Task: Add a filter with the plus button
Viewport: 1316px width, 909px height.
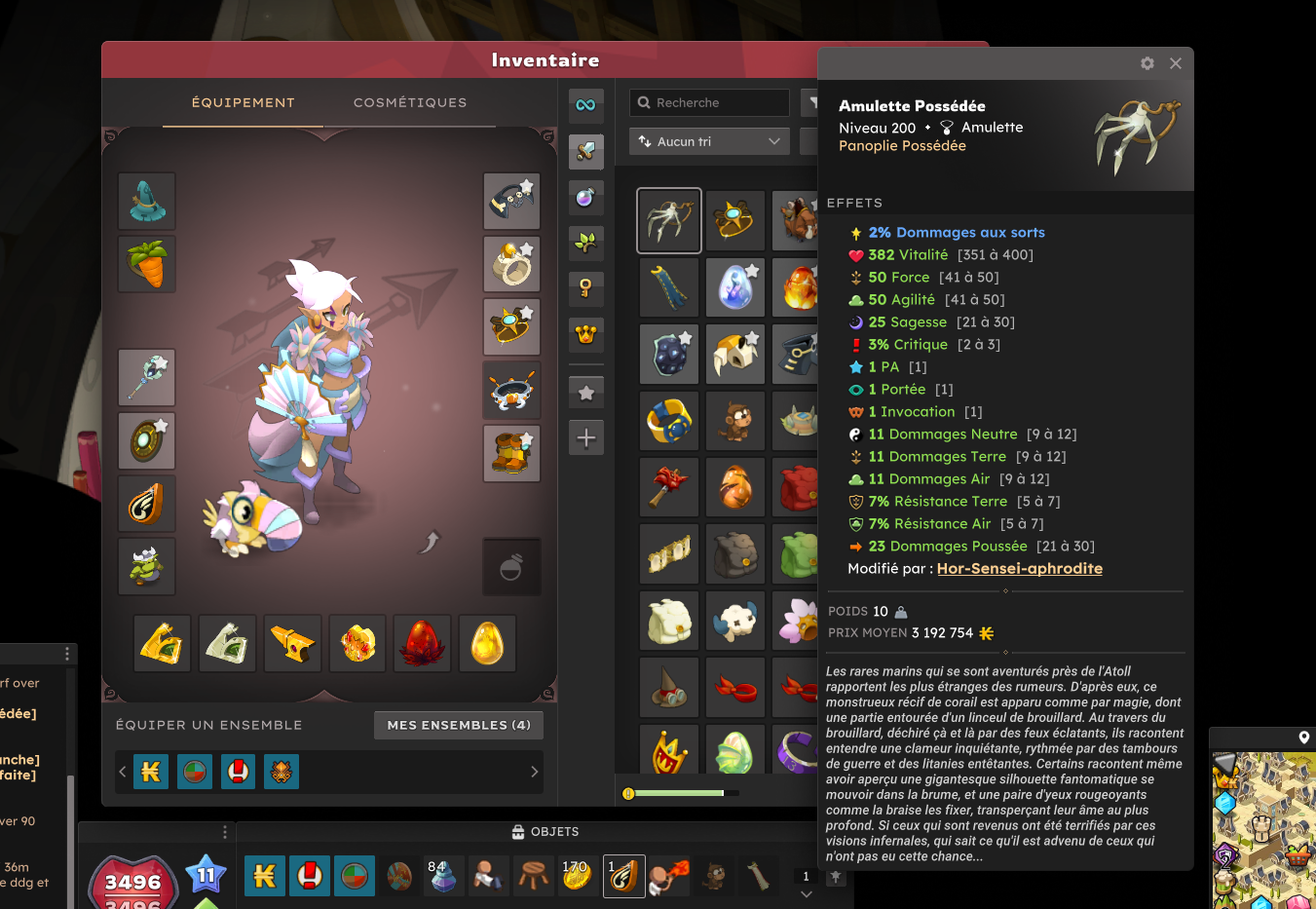Action: coord(585,438)
